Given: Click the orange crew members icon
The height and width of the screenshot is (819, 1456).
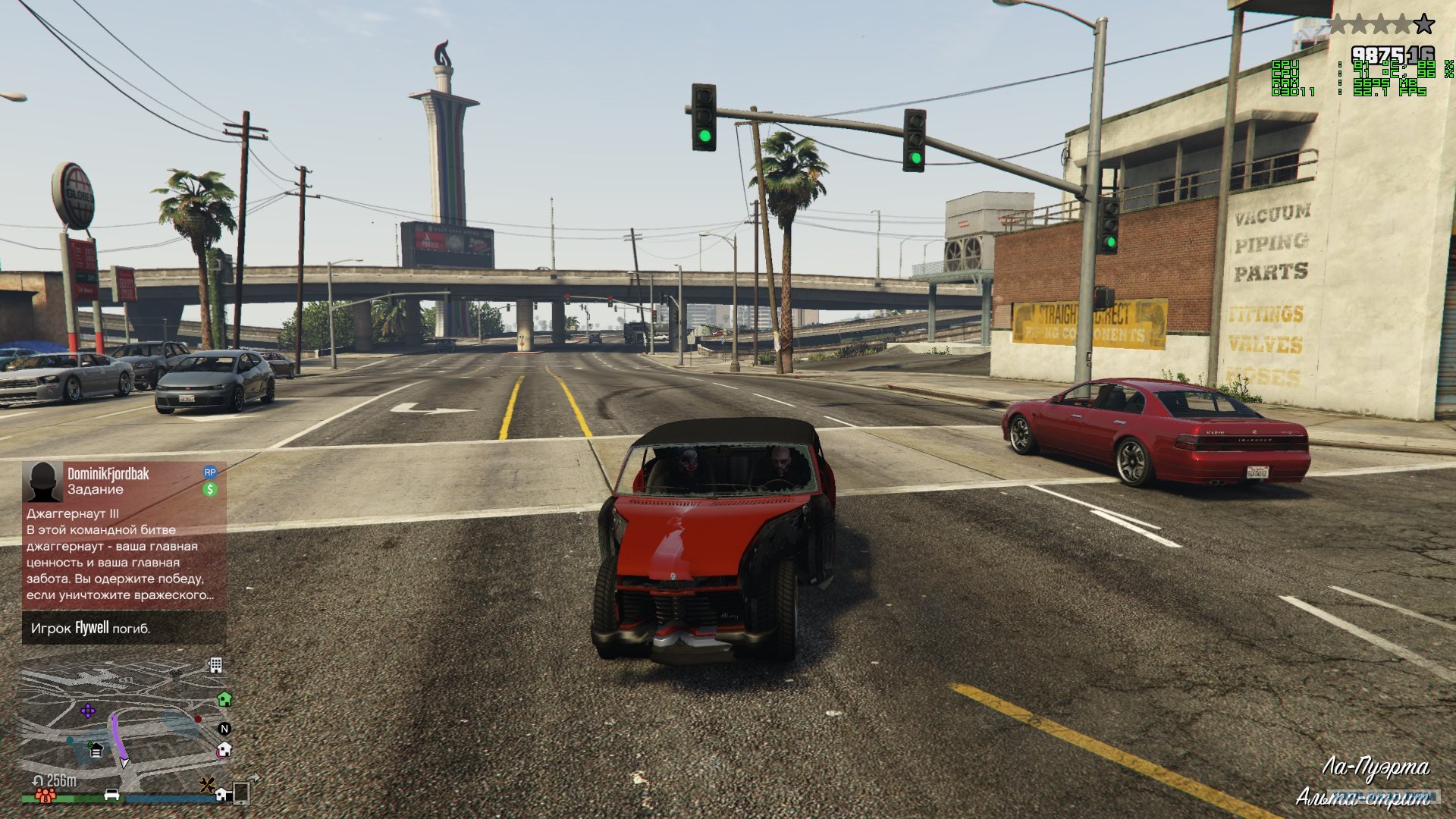Looking at the screenshot, I should point(45,796).
